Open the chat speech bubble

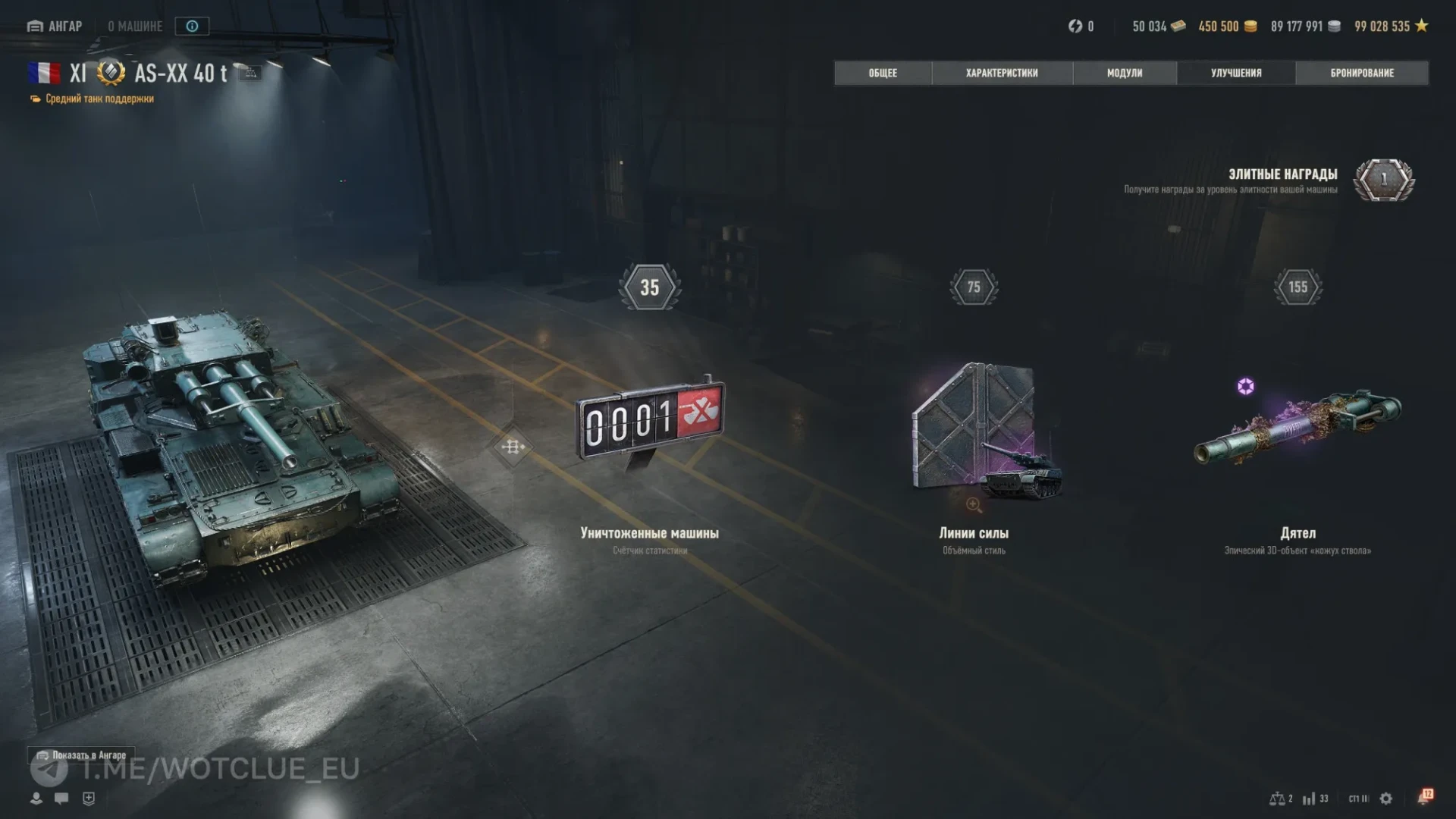(x=61, y=799)
